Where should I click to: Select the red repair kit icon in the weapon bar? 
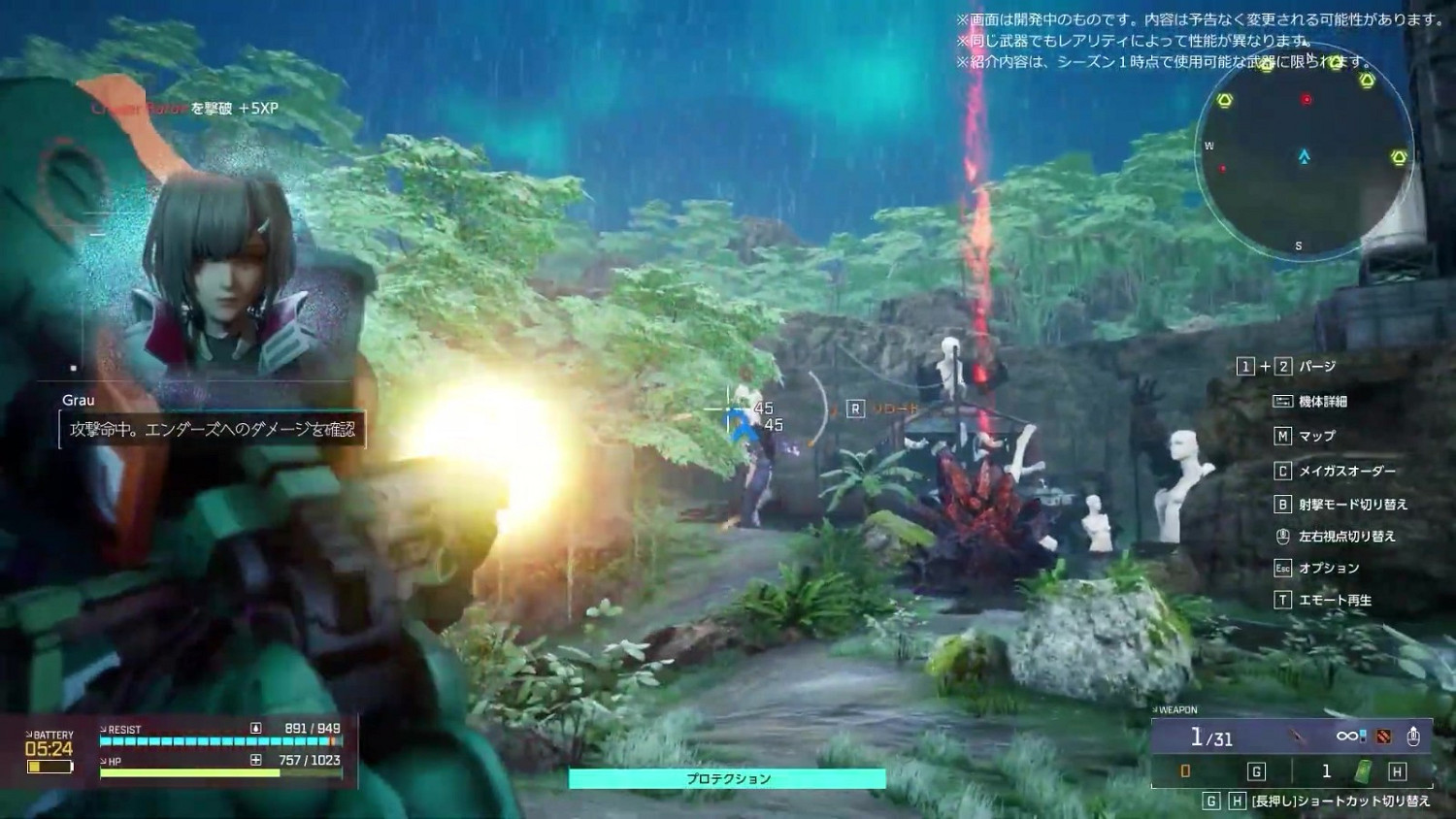coord(1383,737)
